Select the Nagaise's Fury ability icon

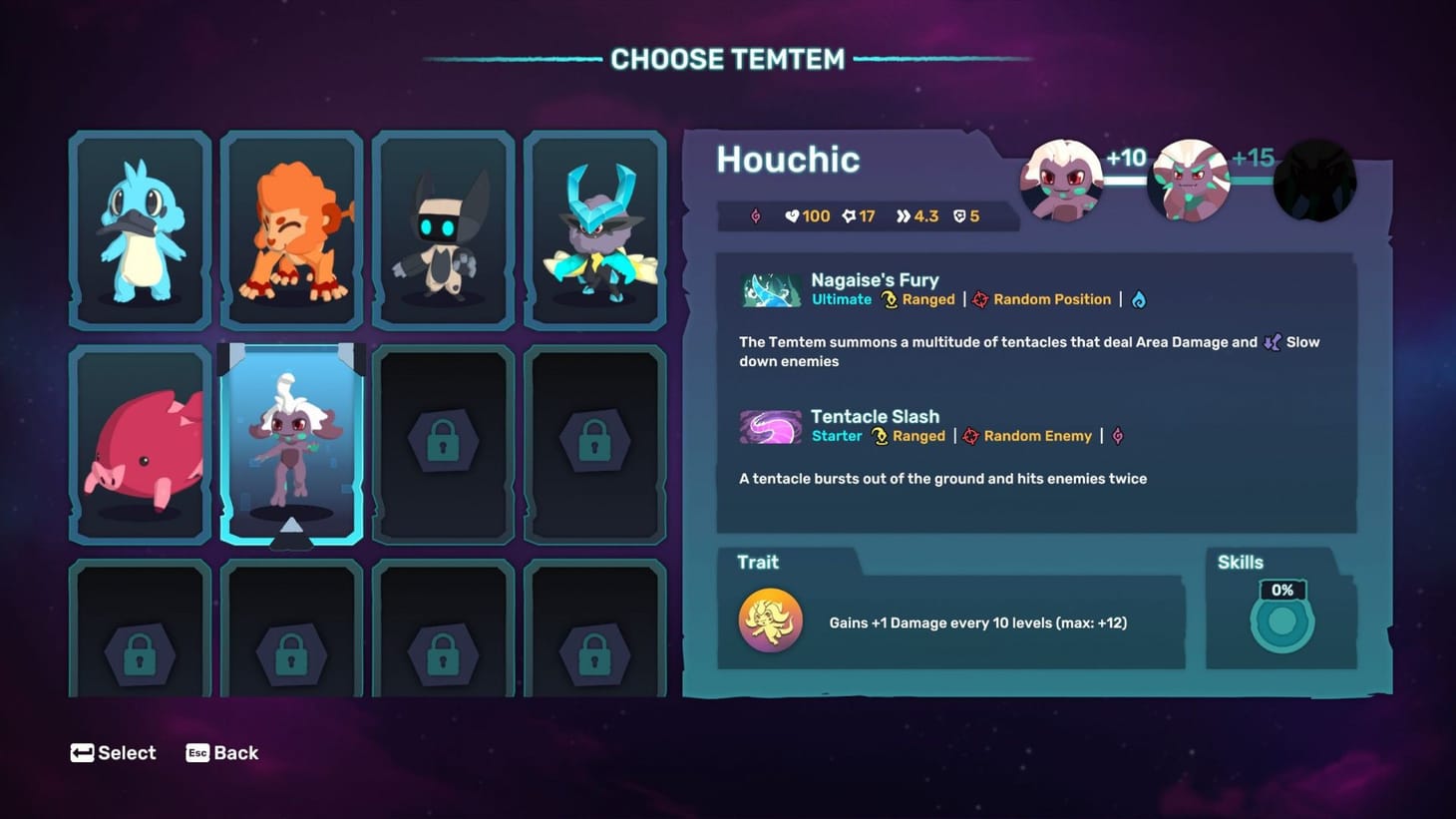[x=770, y=289]
